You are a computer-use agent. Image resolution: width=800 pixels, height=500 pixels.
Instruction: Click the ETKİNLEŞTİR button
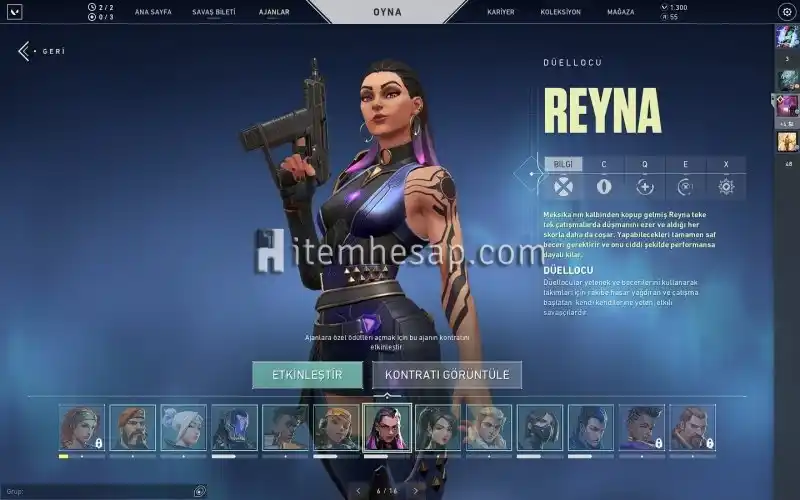coord(307,375)
